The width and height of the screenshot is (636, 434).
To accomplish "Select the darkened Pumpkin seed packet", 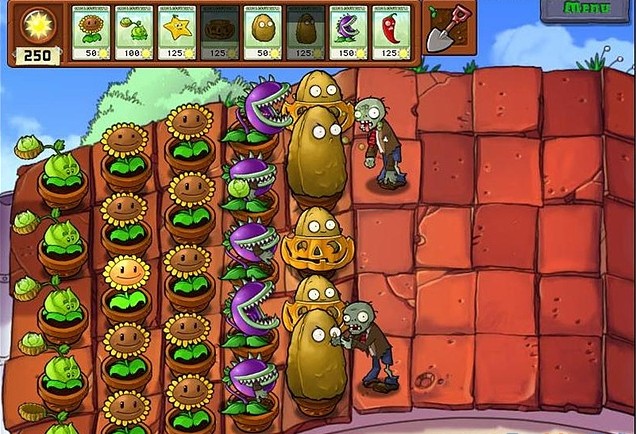I will pyautogui.click(x=221, y=31).
